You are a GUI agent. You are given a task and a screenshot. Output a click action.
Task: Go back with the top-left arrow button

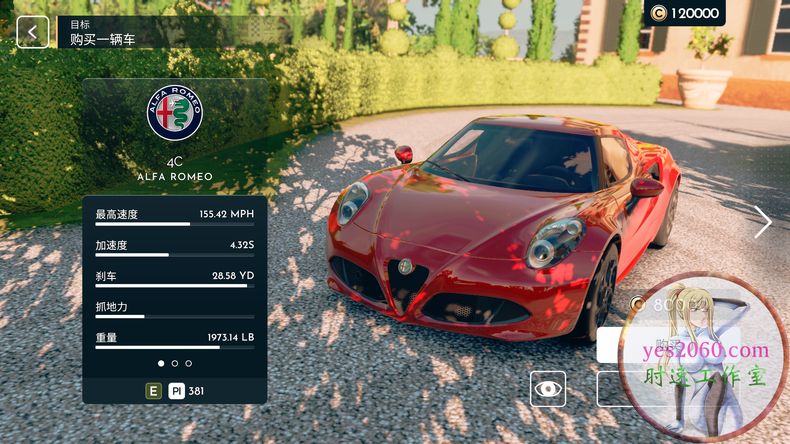pos(32,32)
